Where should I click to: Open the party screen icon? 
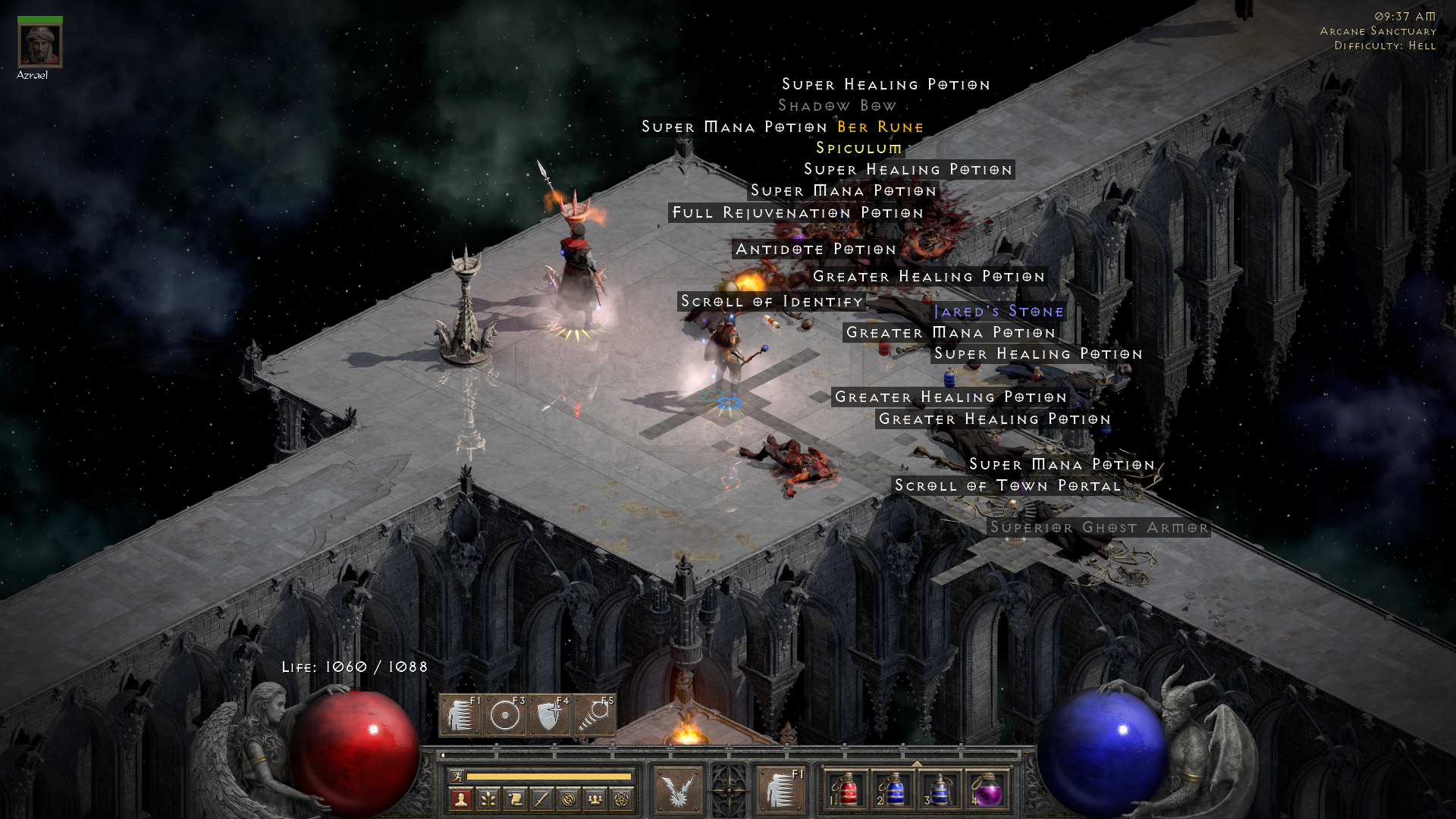595,798
